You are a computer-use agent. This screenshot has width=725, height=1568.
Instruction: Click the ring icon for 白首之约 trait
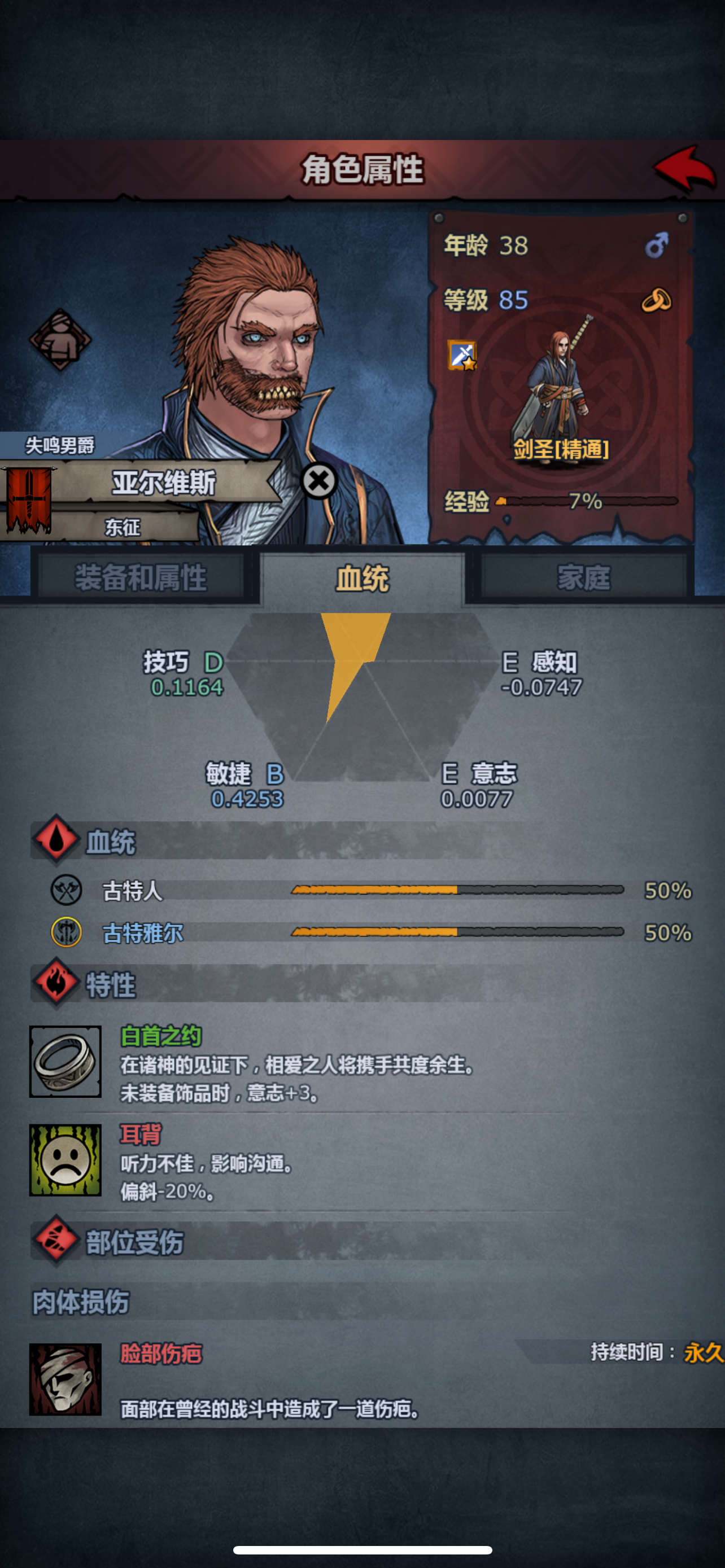pos(65,1061)
